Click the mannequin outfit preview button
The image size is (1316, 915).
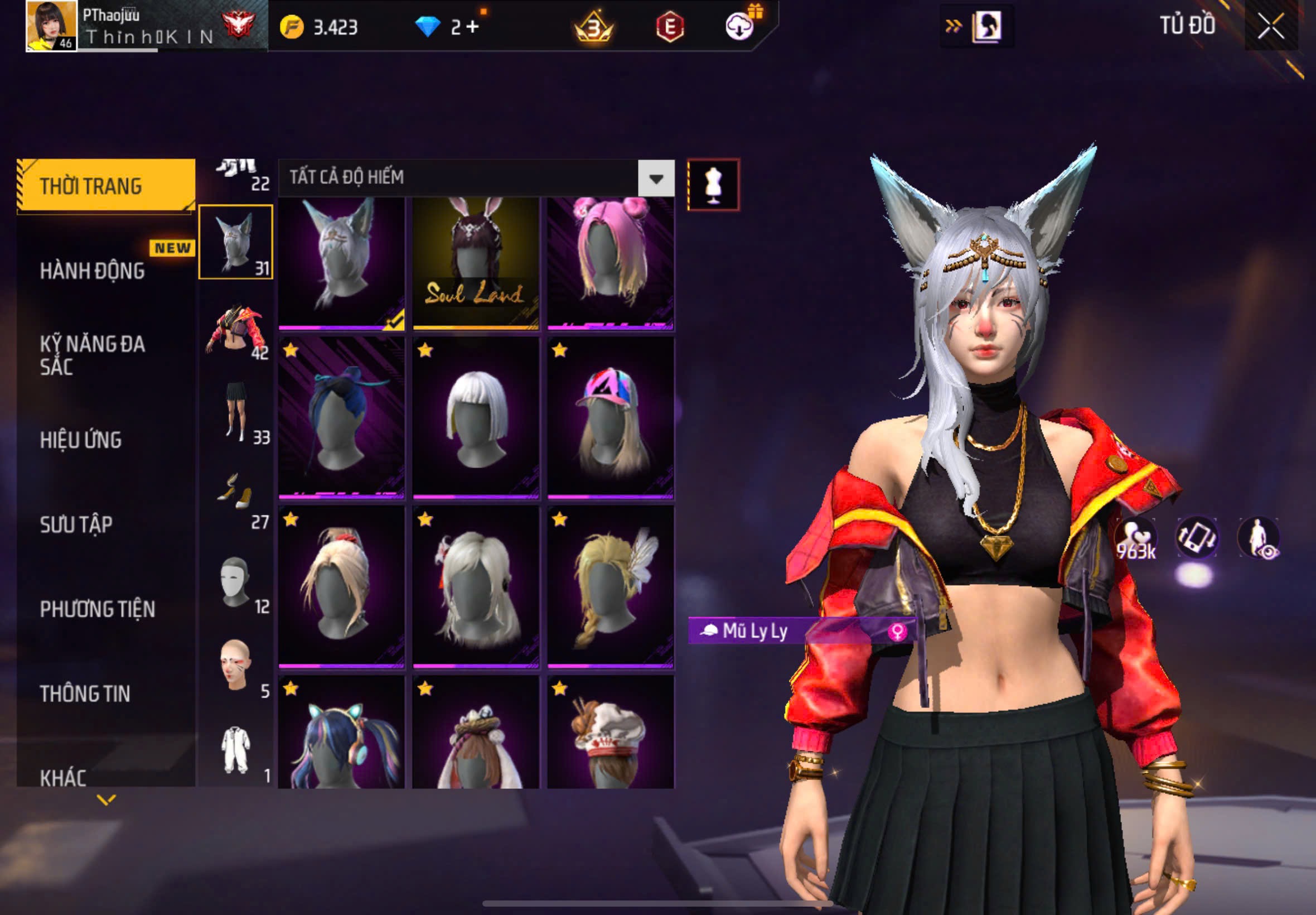(x=713, y=185)
